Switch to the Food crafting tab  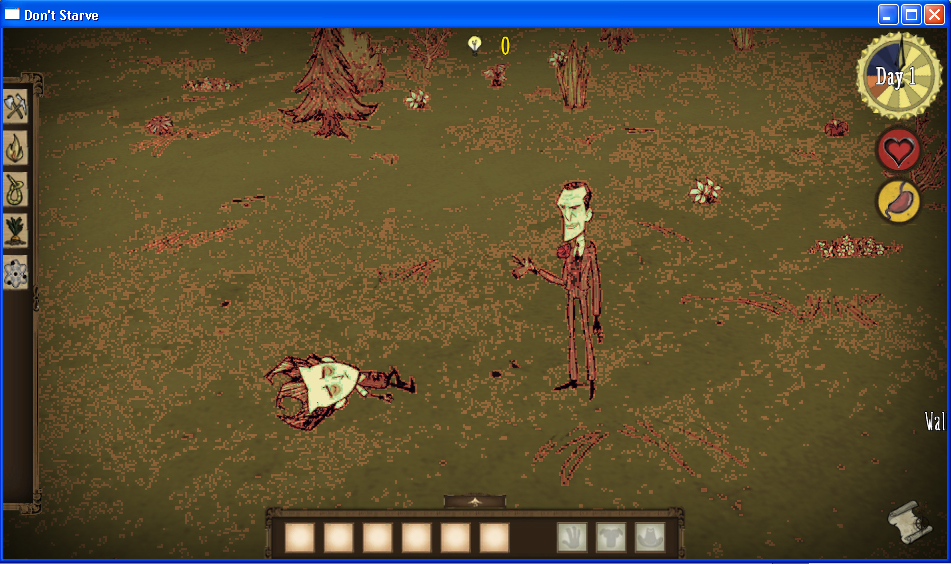15,230
